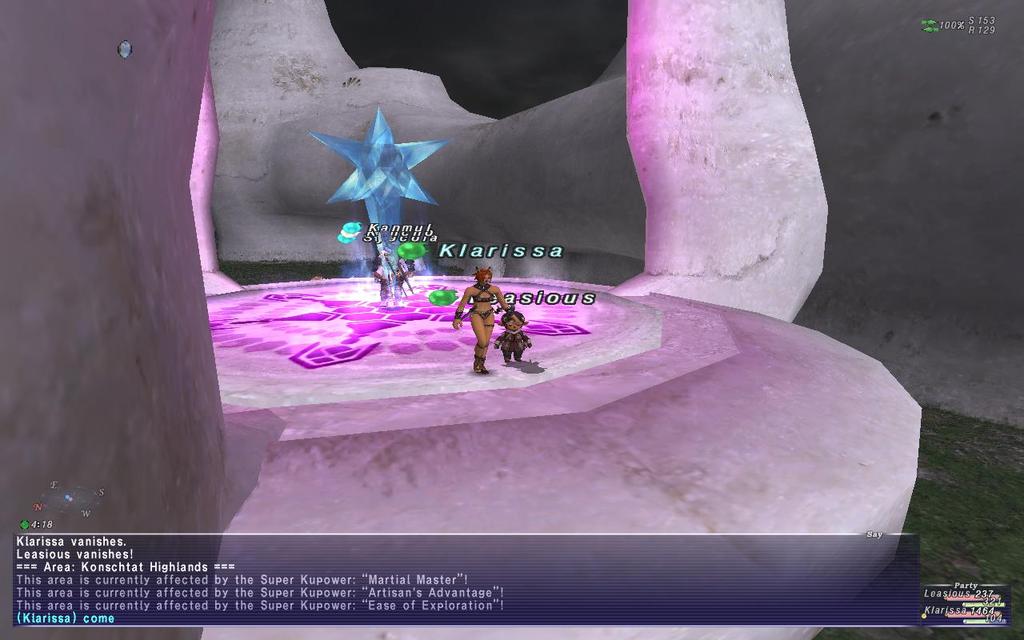Click Klarissa's "come" chat message

click(x=66, y=618)
